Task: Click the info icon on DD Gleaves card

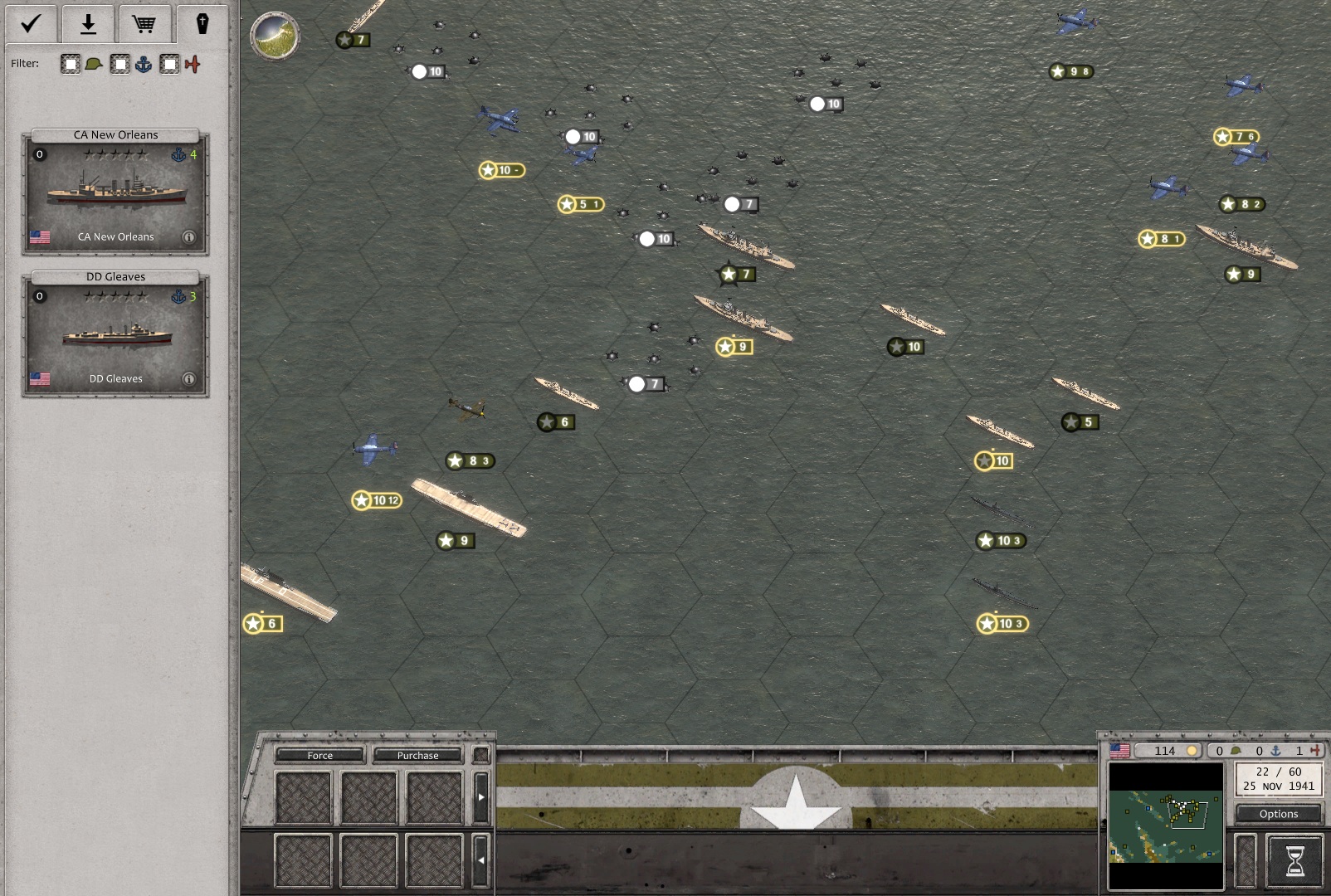Action: (x=189, y=379)
